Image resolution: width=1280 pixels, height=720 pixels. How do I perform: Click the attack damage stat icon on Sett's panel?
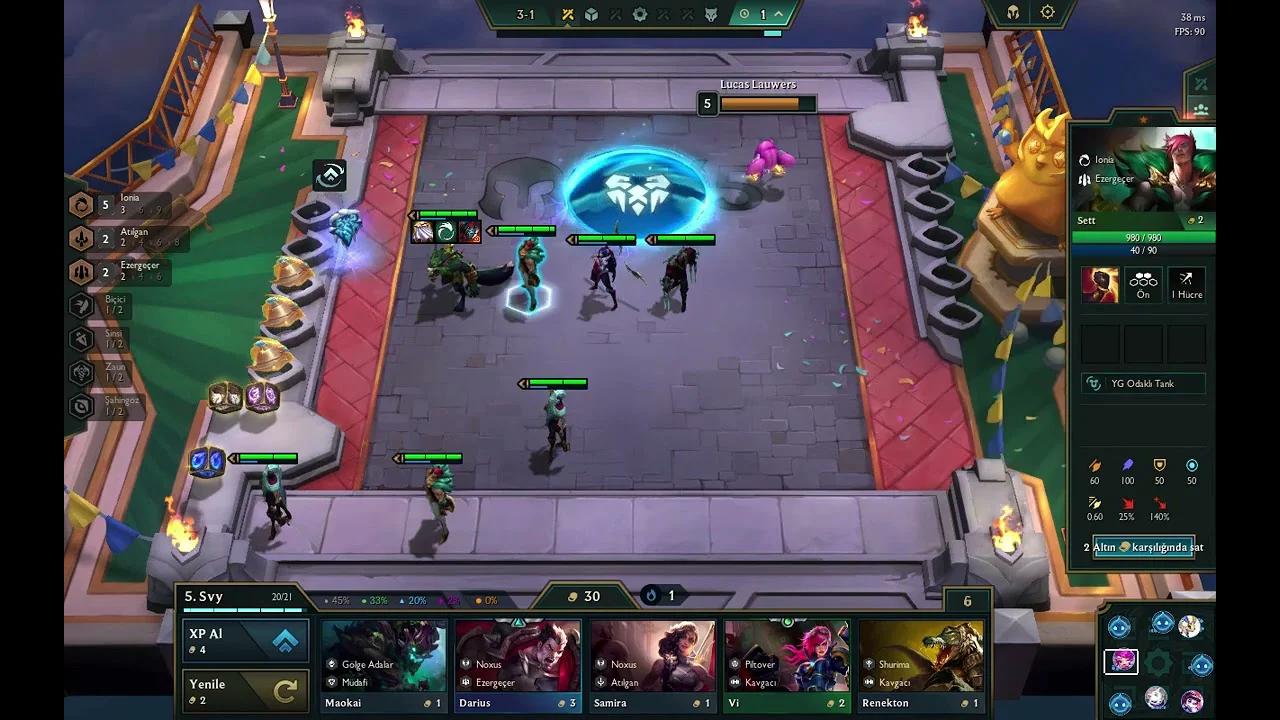pyautogui.click(x=1095, y=466)
